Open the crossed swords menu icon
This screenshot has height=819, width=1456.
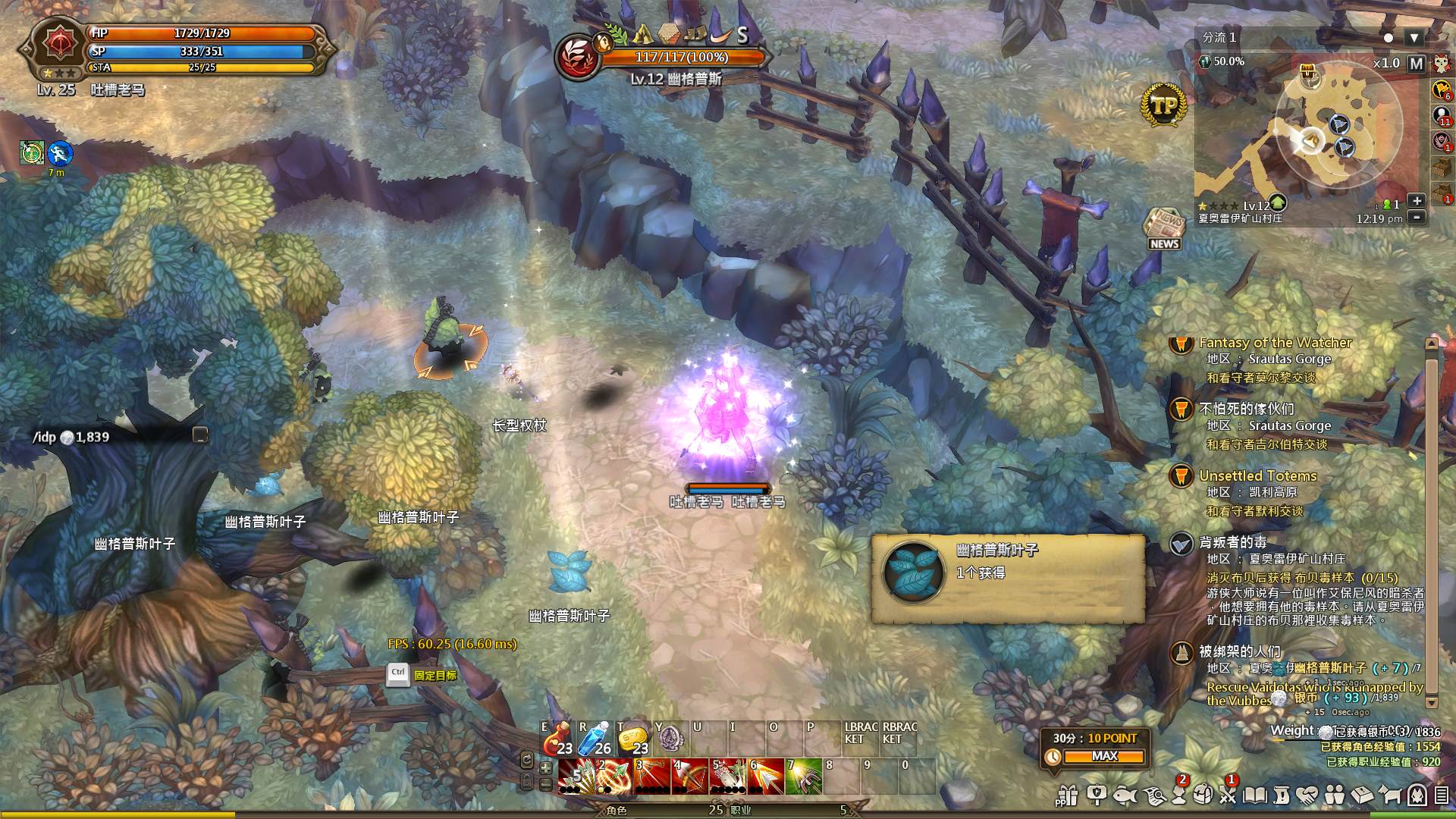pyautogui.click(x=1228, y=795)
